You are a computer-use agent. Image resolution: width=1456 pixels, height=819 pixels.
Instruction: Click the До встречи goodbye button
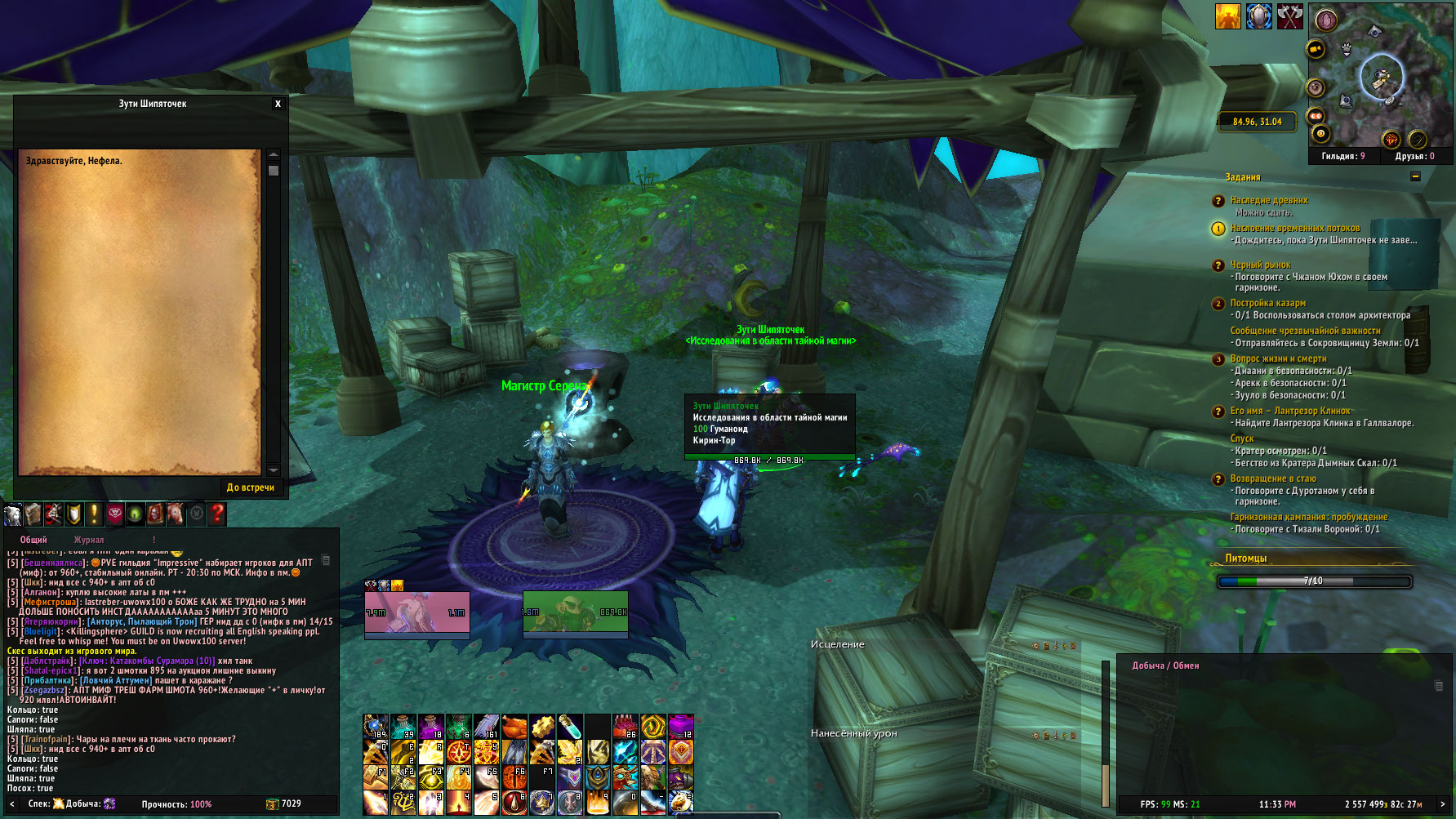coord(251,487)
